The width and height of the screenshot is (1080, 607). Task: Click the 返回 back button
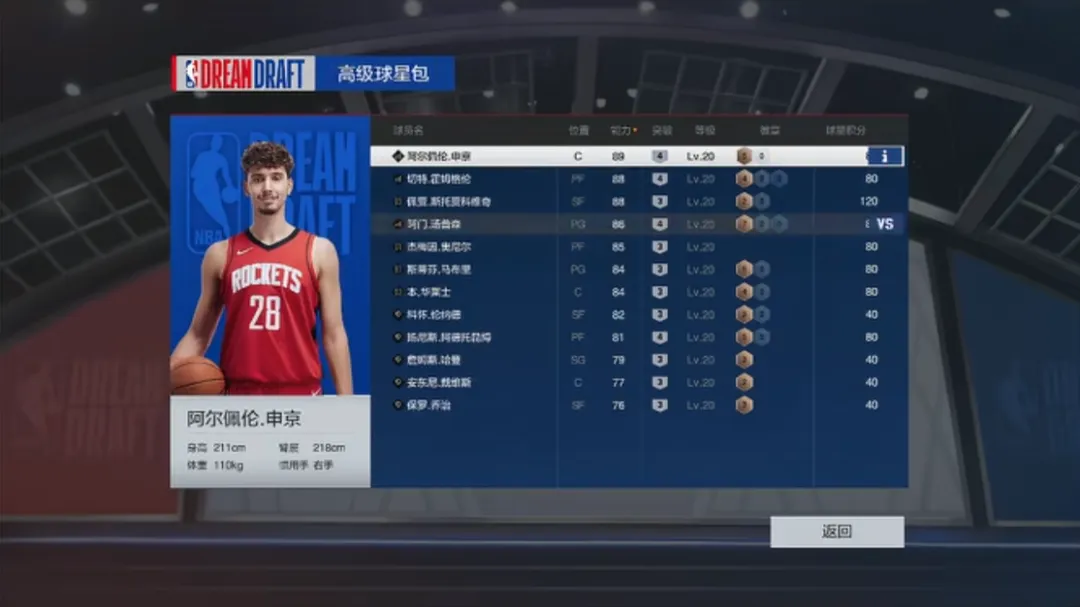836,531
